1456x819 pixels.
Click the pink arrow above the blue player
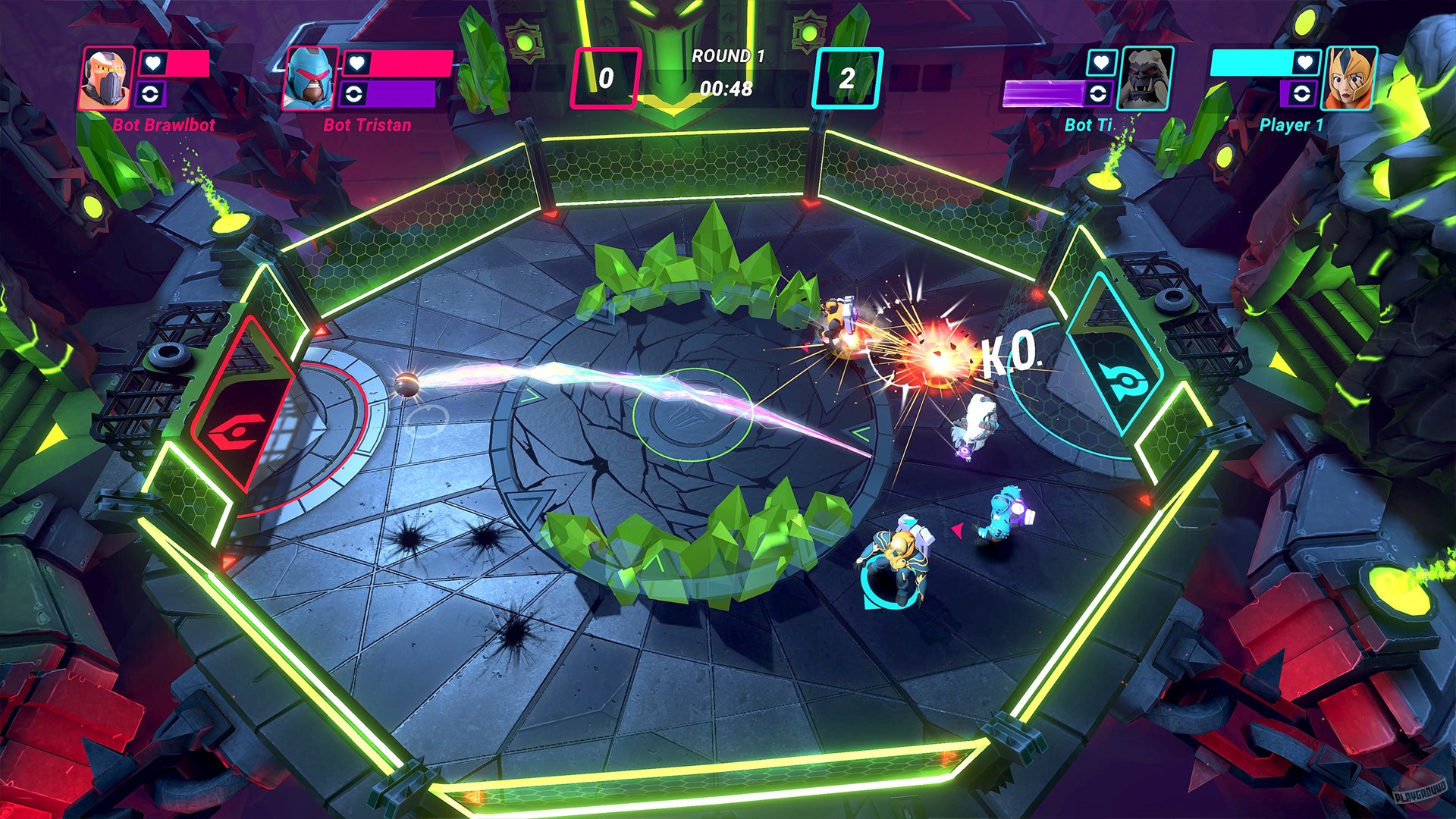pos(959,531)
